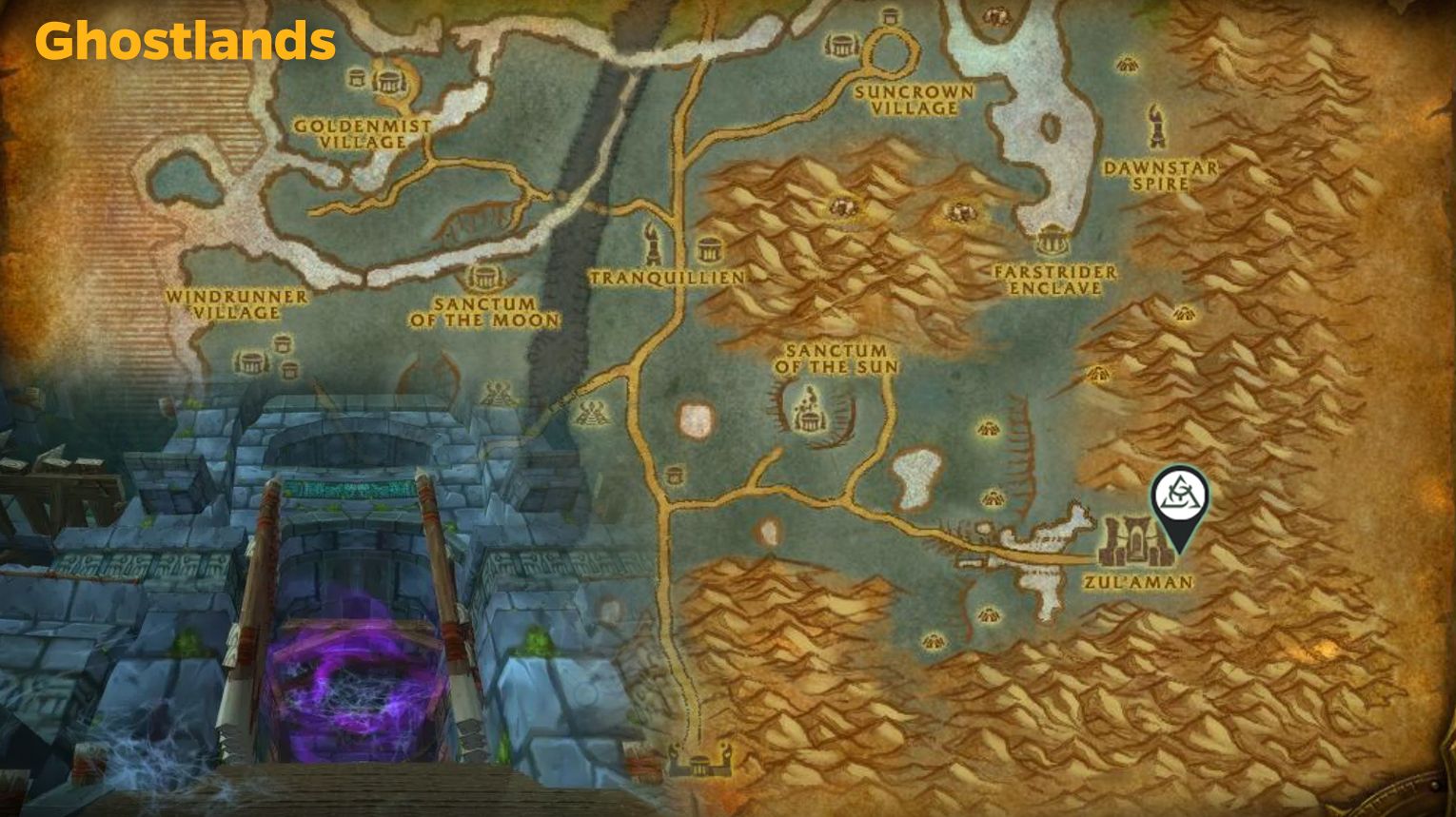Click the Tranquillien spire icon
Image resolution: width=1456 pixels, height=817 pixels.
tap(651, 245)
